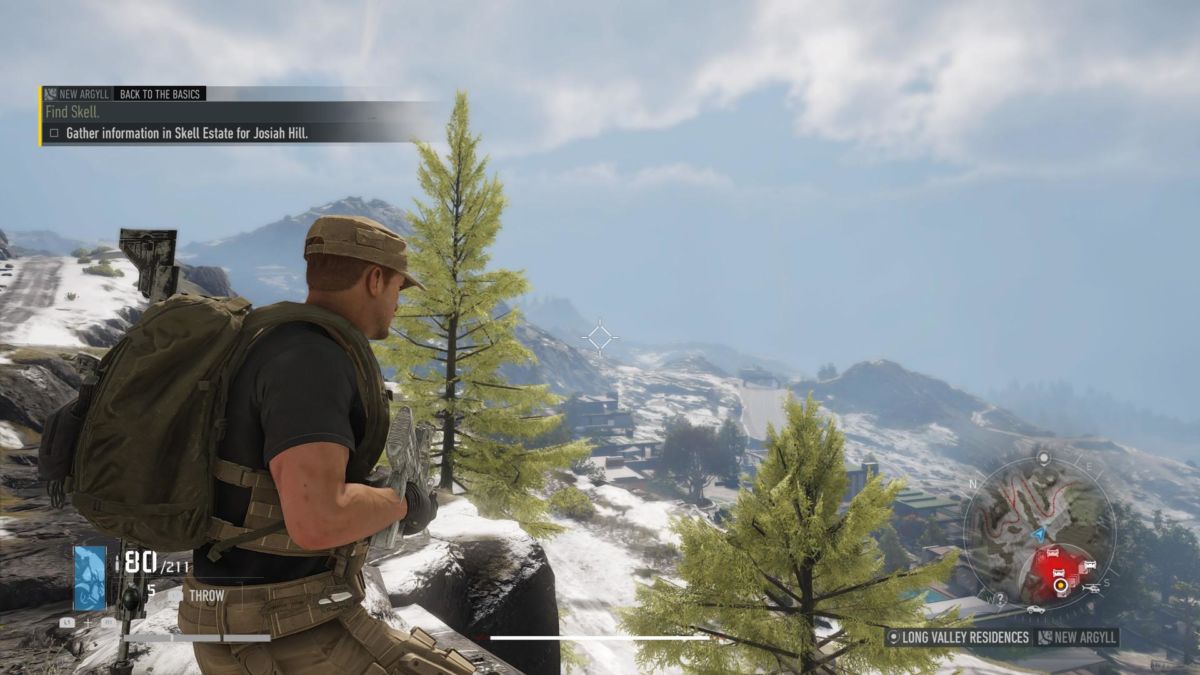Select the Back to the Basics label
Viewport: 1200px width, 675px height.
coord(159,94)
